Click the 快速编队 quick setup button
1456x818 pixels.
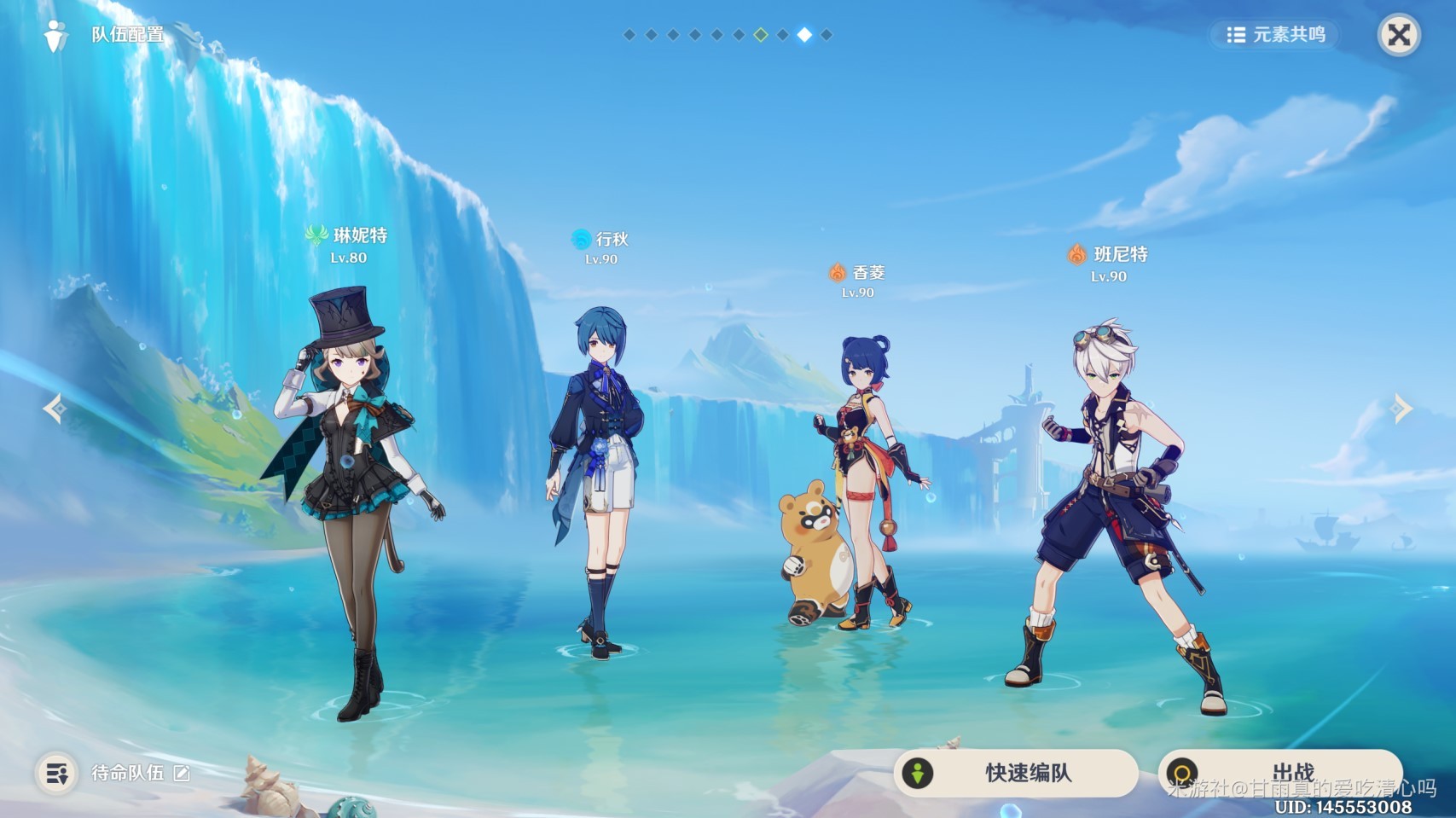point(1015,773)
